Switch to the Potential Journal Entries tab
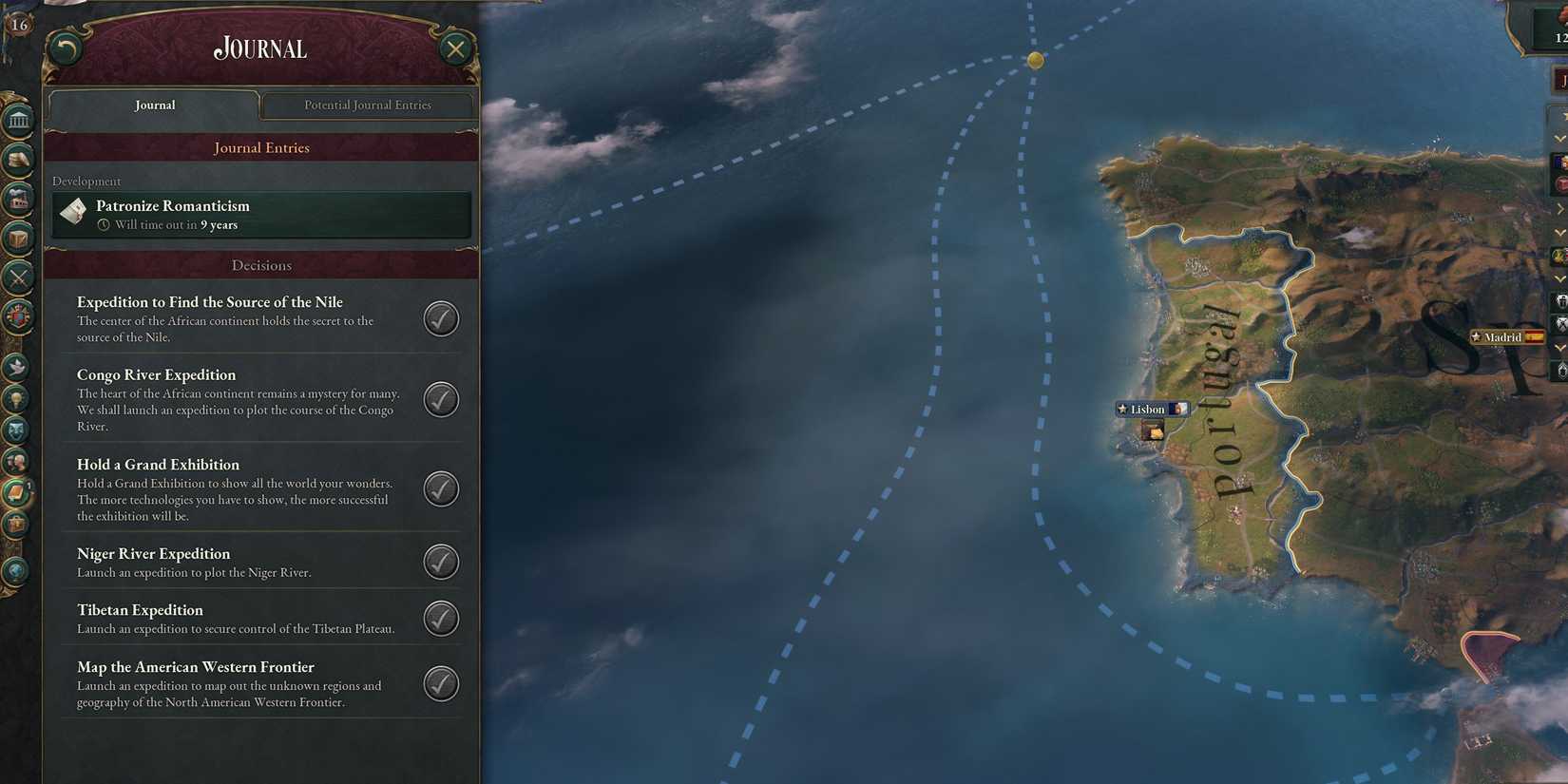 click(367, 105)
